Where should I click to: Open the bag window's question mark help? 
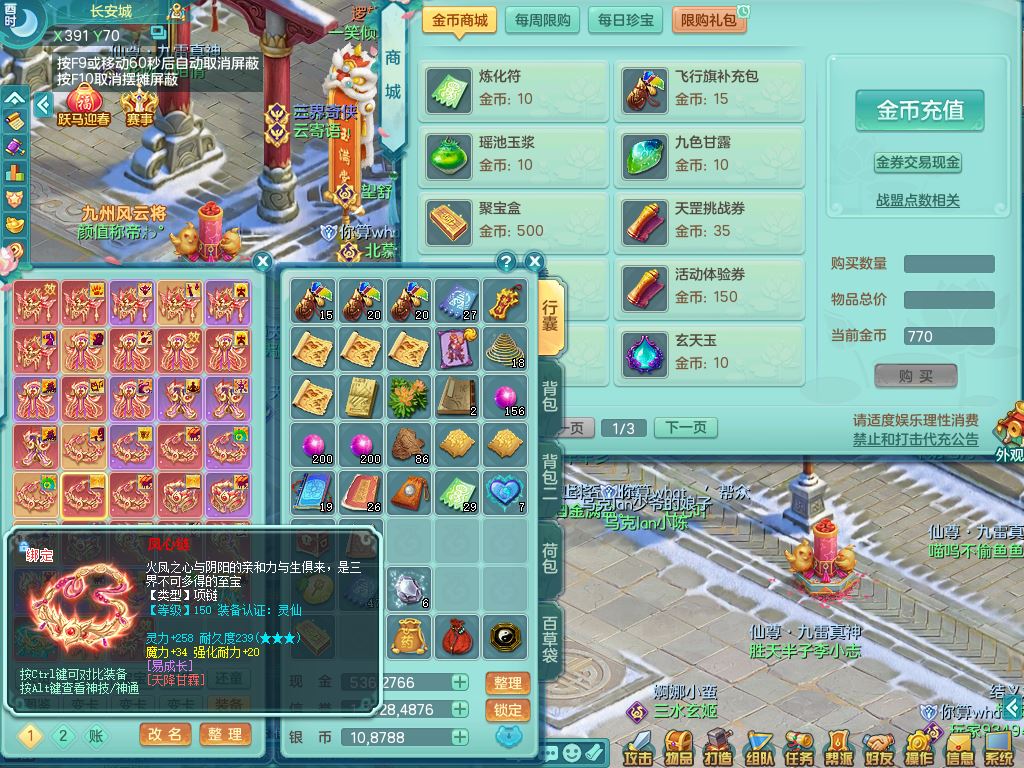tap(507, 262)
